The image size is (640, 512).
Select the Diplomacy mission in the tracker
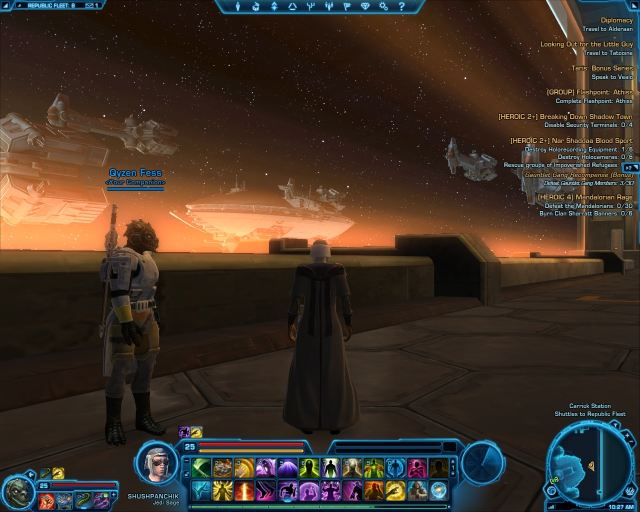[x=615, y=20]
